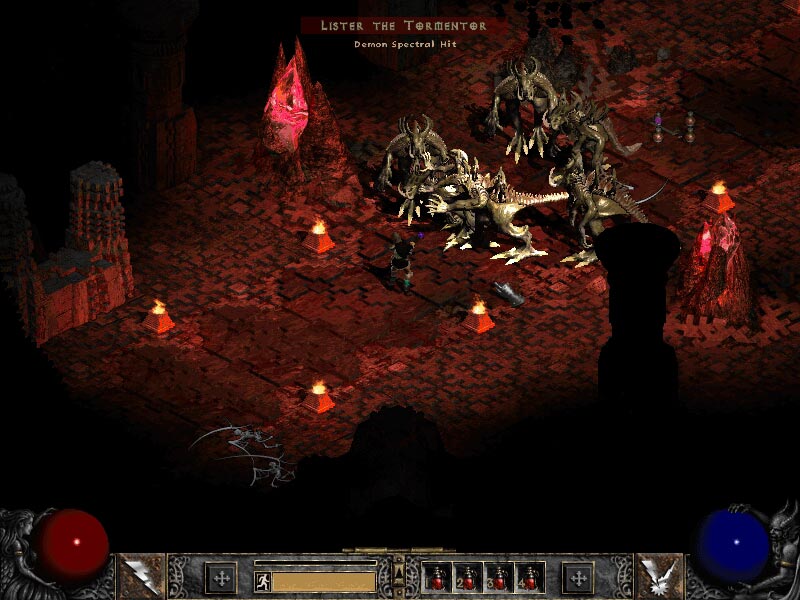
Task: Click the left-hand attack skill icon
Action: (x=140, y=576)
